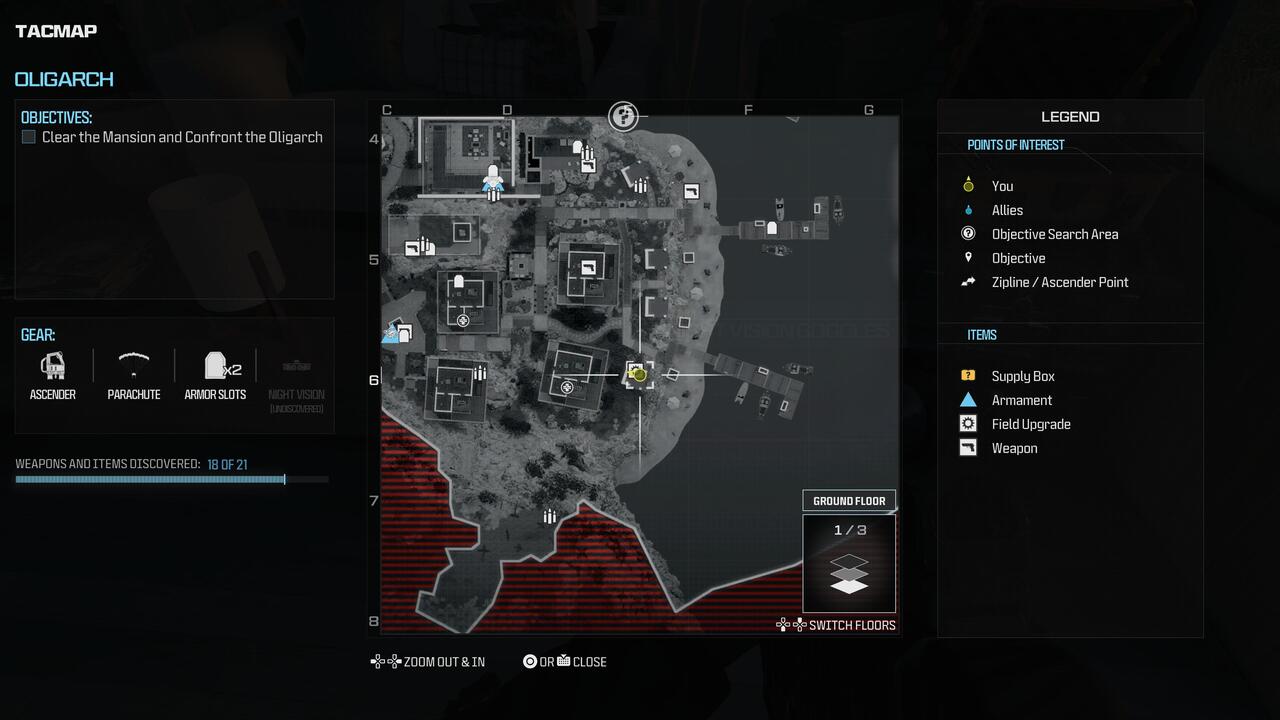Screen dimensions: 1280x720
Task: Select the Parachute gear icon
Action: [133, 365]
